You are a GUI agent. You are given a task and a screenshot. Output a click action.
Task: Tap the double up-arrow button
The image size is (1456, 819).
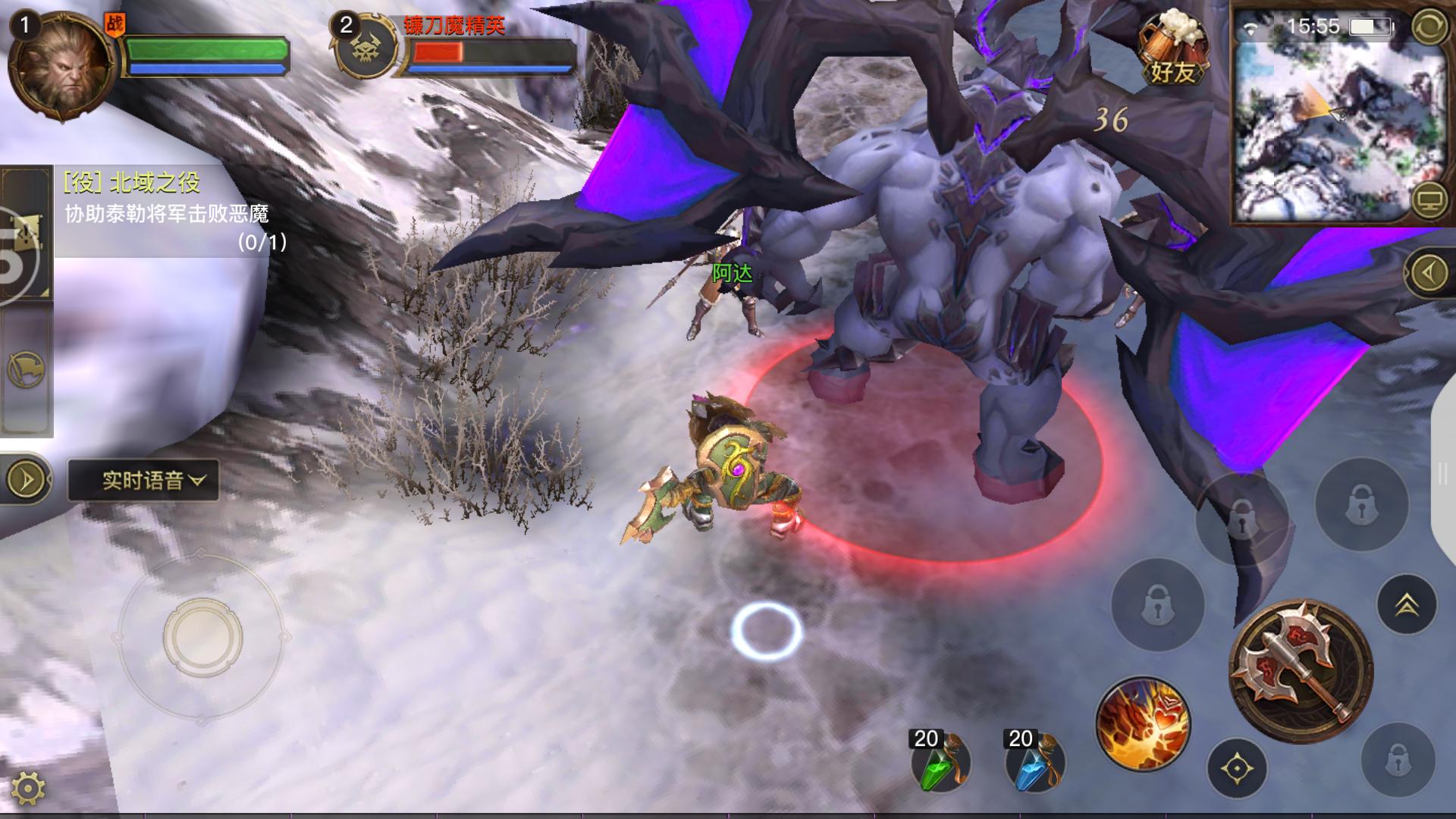(x=1407, y=604)
